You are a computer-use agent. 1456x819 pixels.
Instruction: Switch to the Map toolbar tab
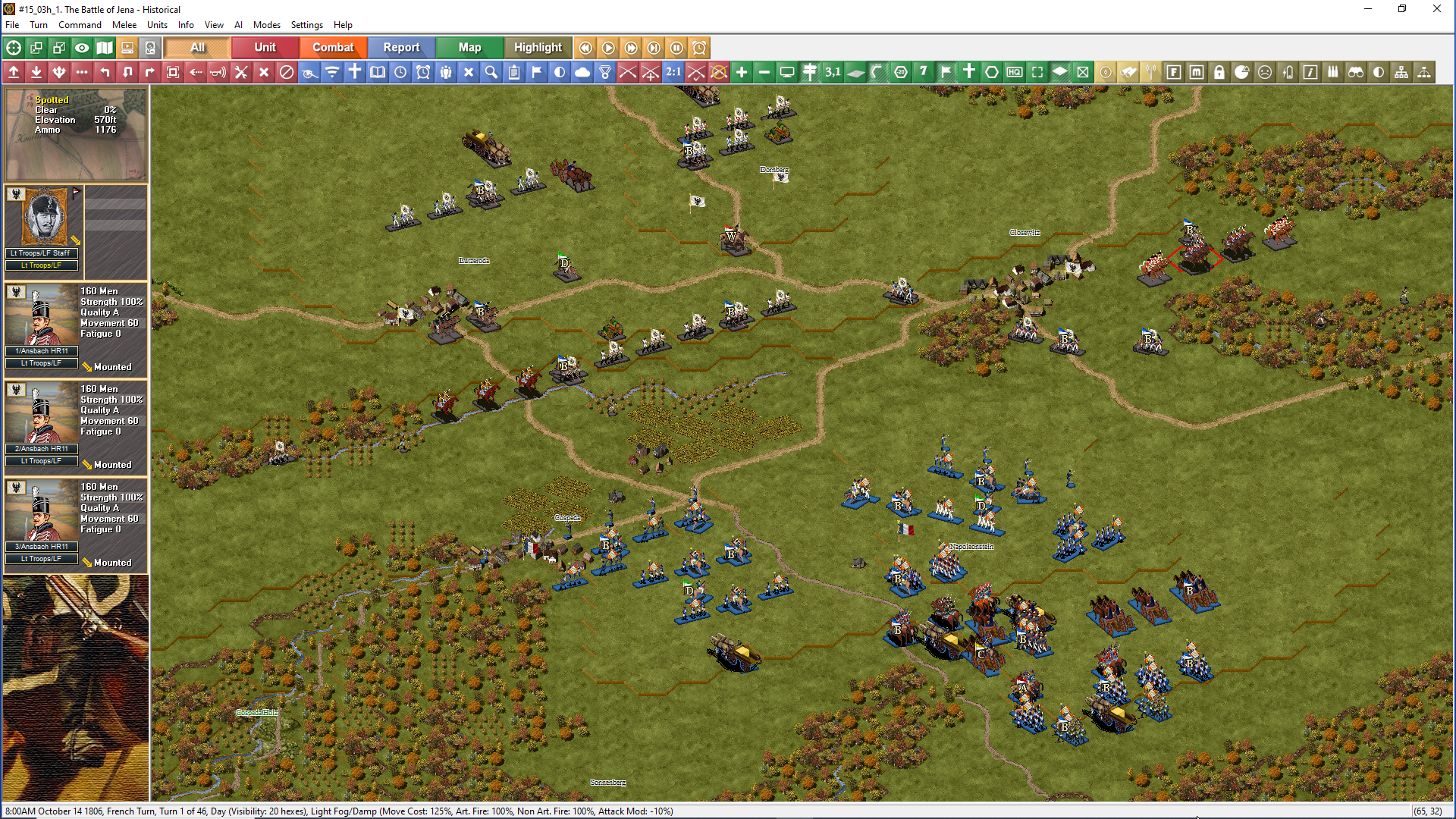coord(469,47)
